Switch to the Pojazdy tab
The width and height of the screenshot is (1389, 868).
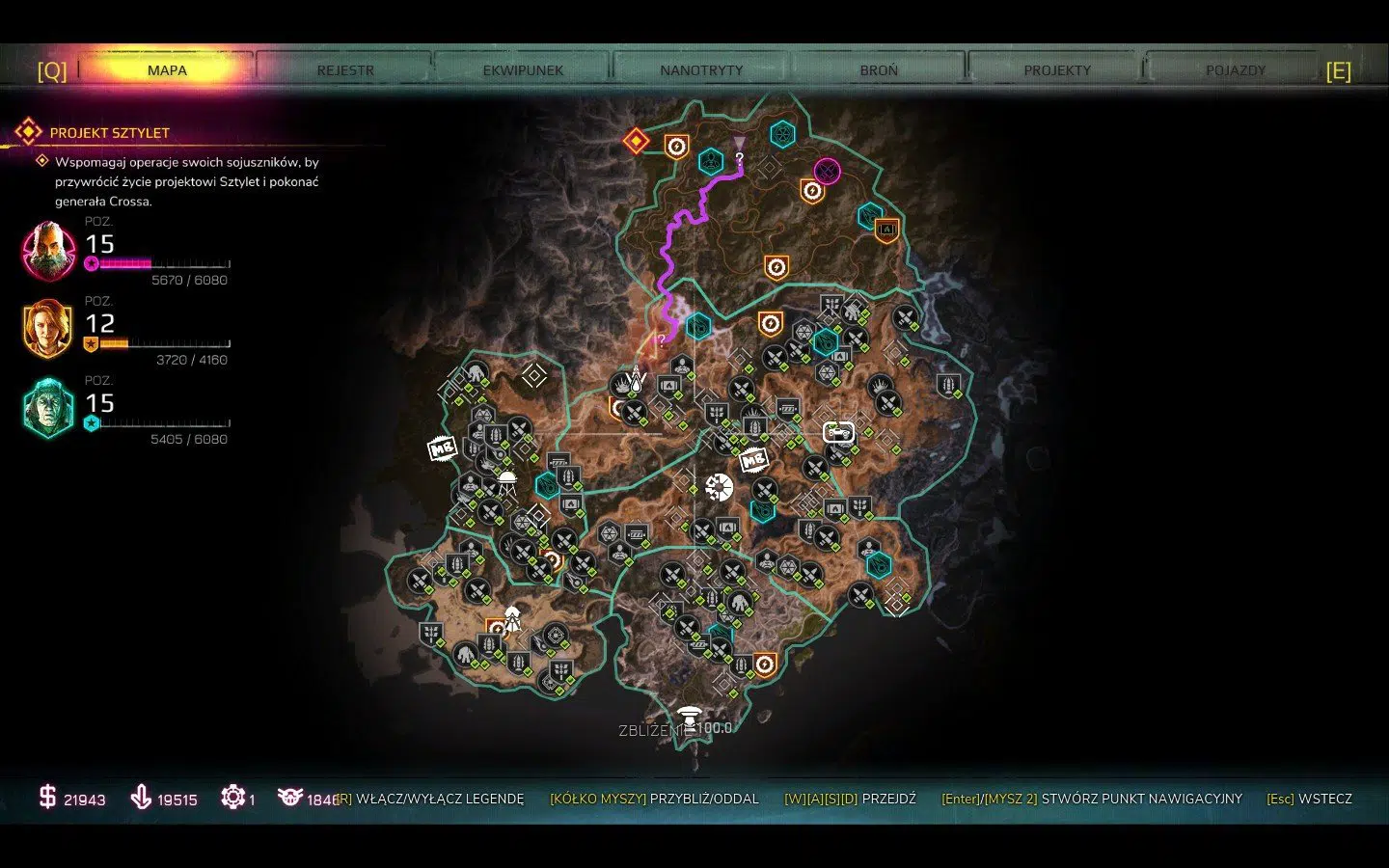click(1235, 70)
